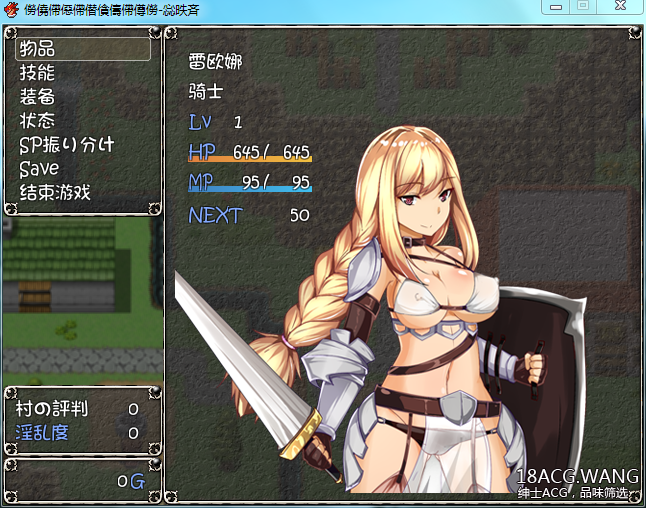
Task: Choose 结束游戏 to end the game
Action: 82,192
